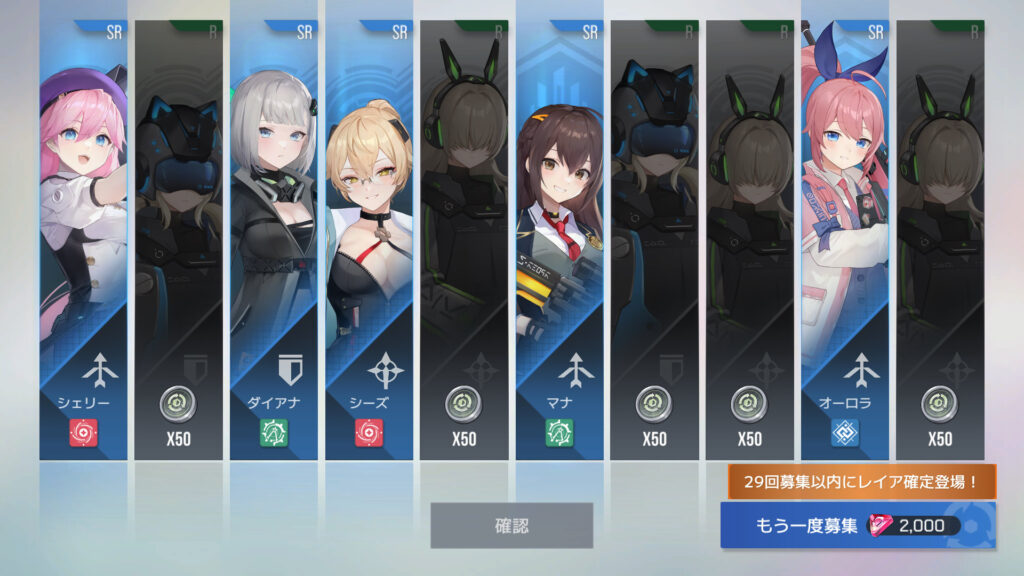The image size is (1024, 576).
Task: Open the シーズ character card
Action: click(x=369, y=240)
